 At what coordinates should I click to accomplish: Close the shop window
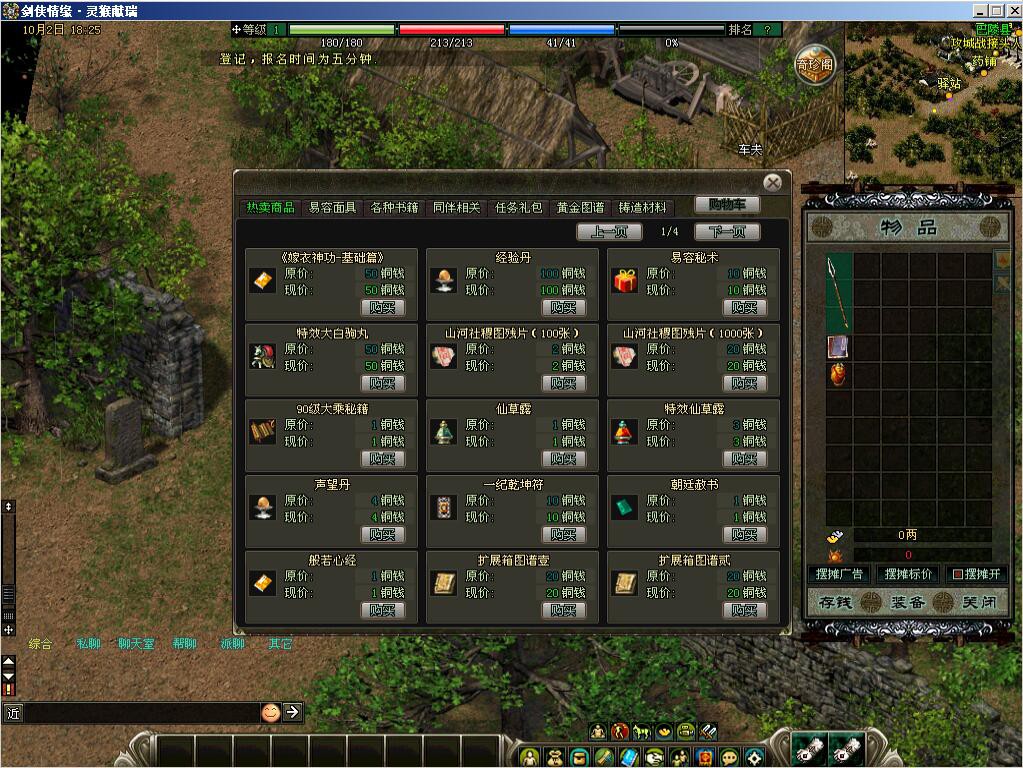tap(772, 183)
